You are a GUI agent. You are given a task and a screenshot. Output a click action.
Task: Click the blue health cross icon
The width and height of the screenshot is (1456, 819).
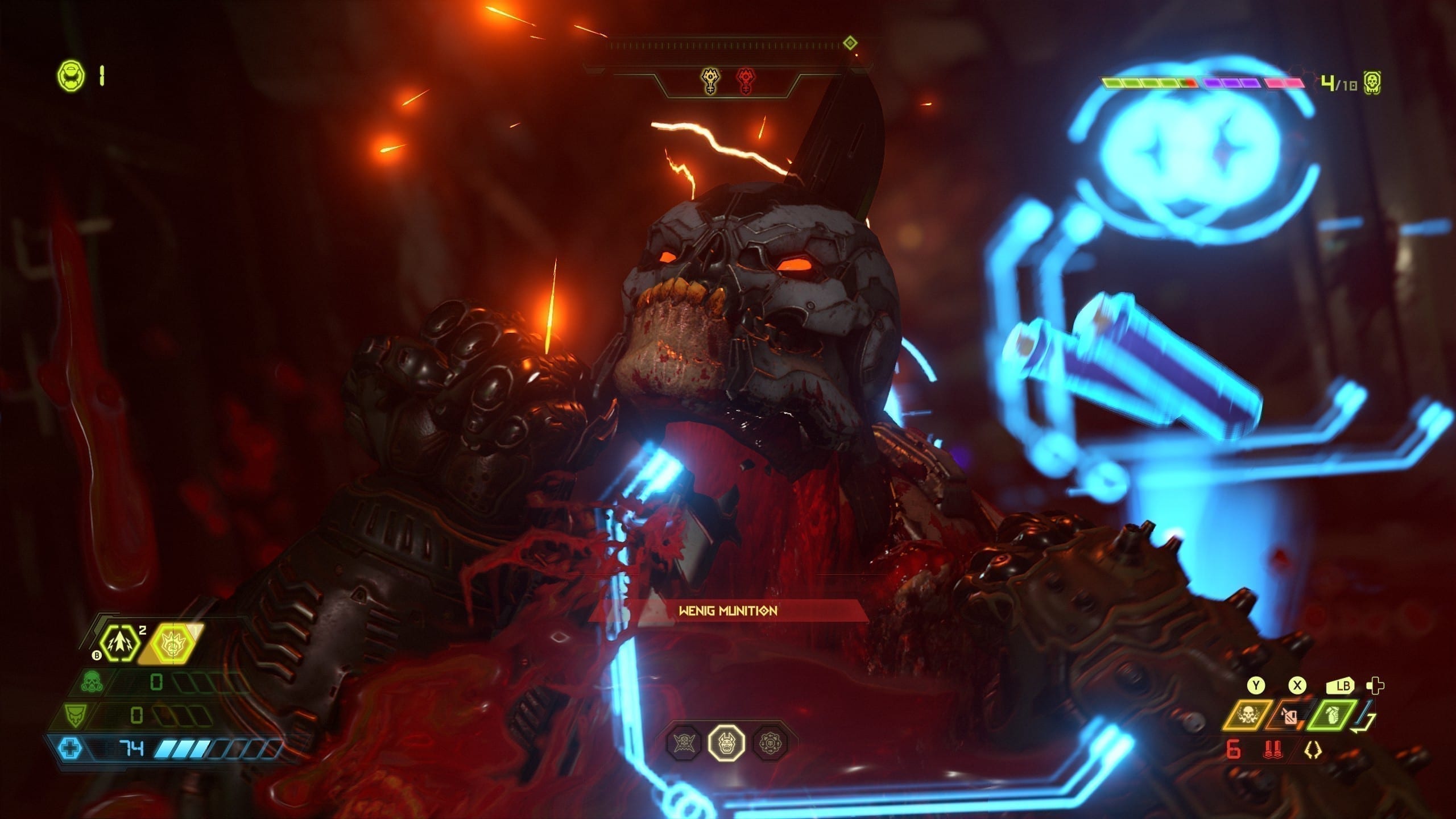click(x=71, y=748)
